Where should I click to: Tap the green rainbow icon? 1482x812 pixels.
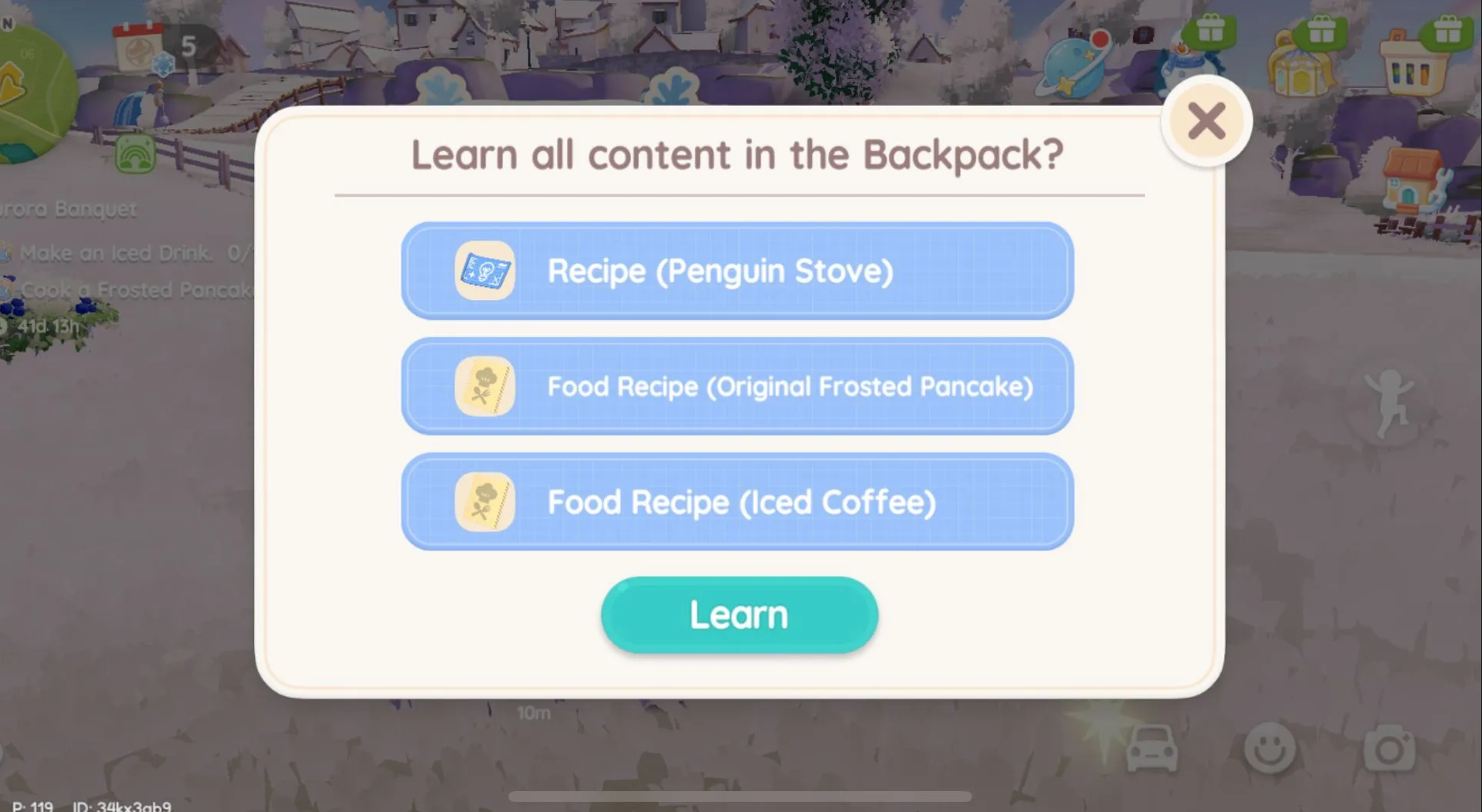pyautogui.click(x=135, y=154)
